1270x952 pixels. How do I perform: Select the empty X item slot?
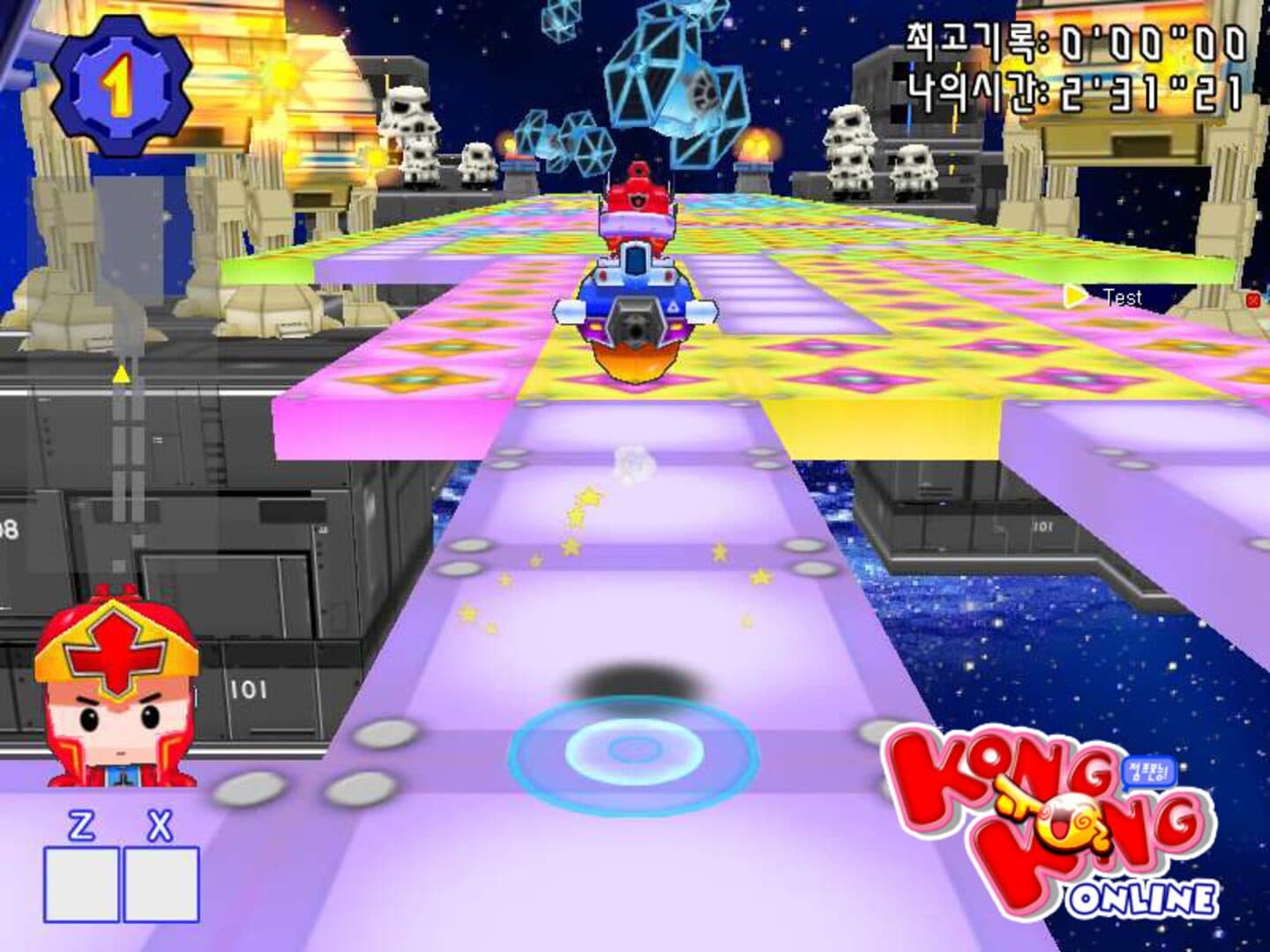pos(161,884)
